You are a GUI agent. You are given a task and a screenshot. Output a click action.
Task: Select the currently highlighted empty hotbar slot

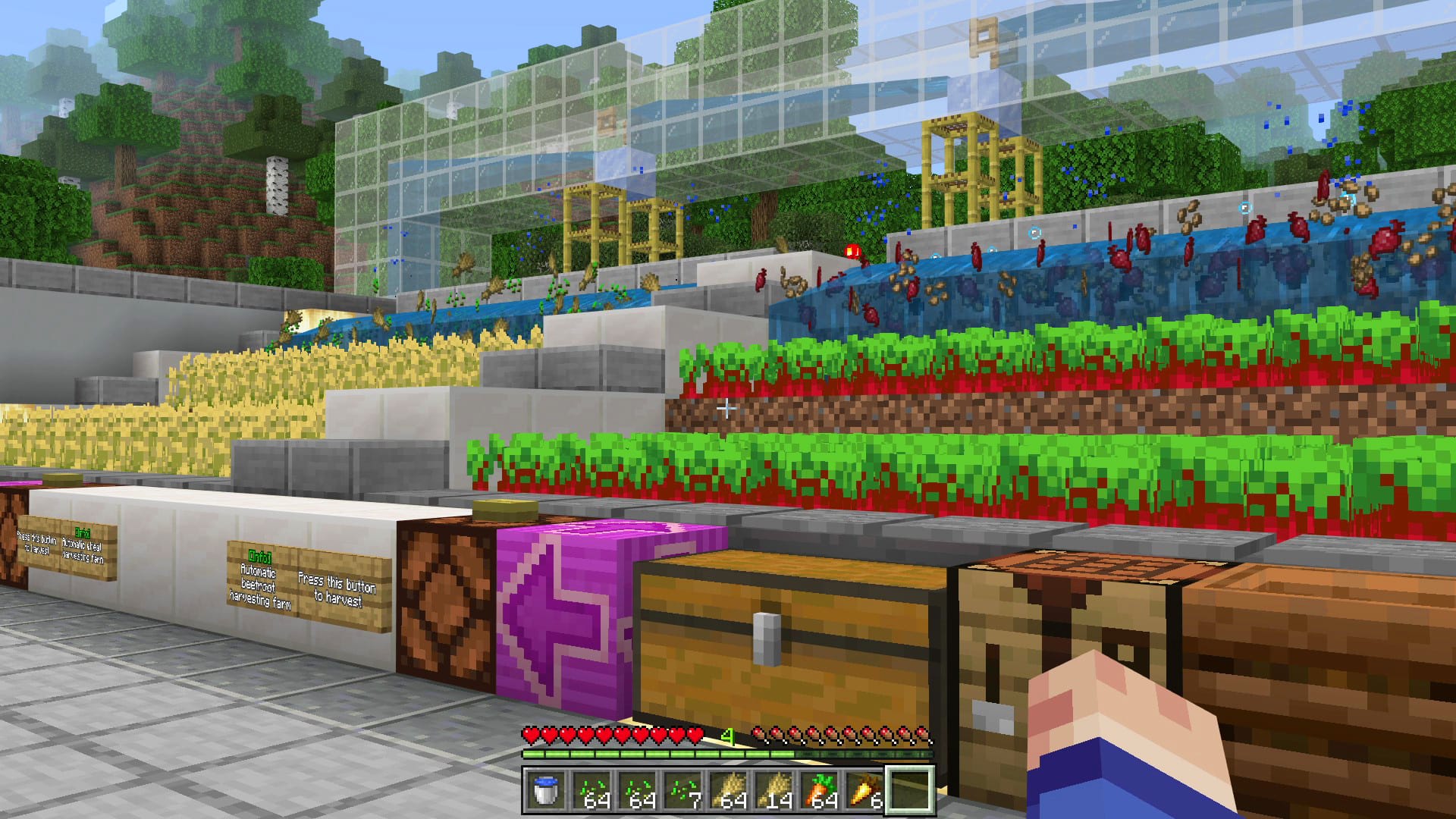[x=914, y=790]
